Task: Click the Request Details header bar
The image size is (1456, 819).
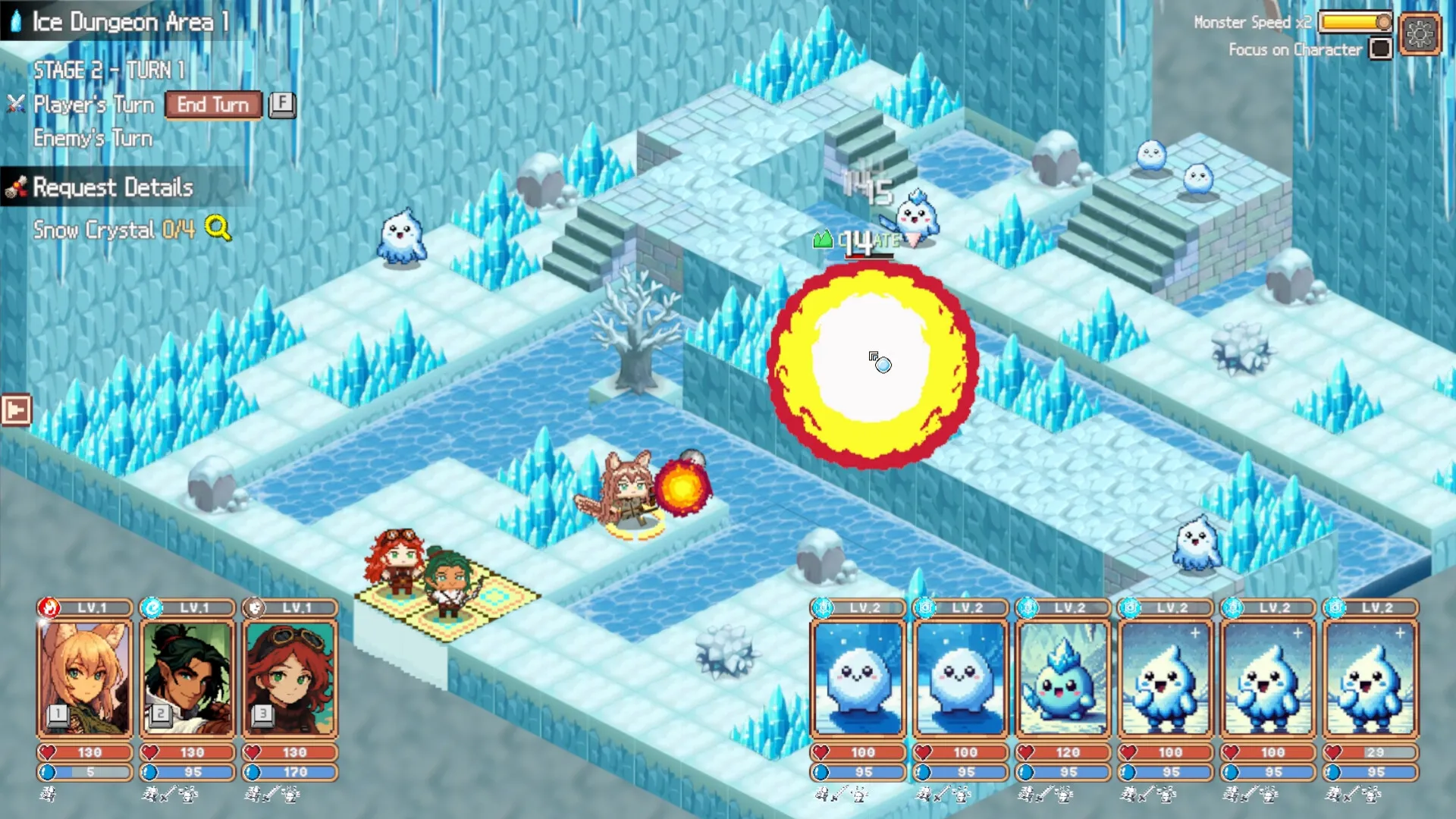Action: 114,187
